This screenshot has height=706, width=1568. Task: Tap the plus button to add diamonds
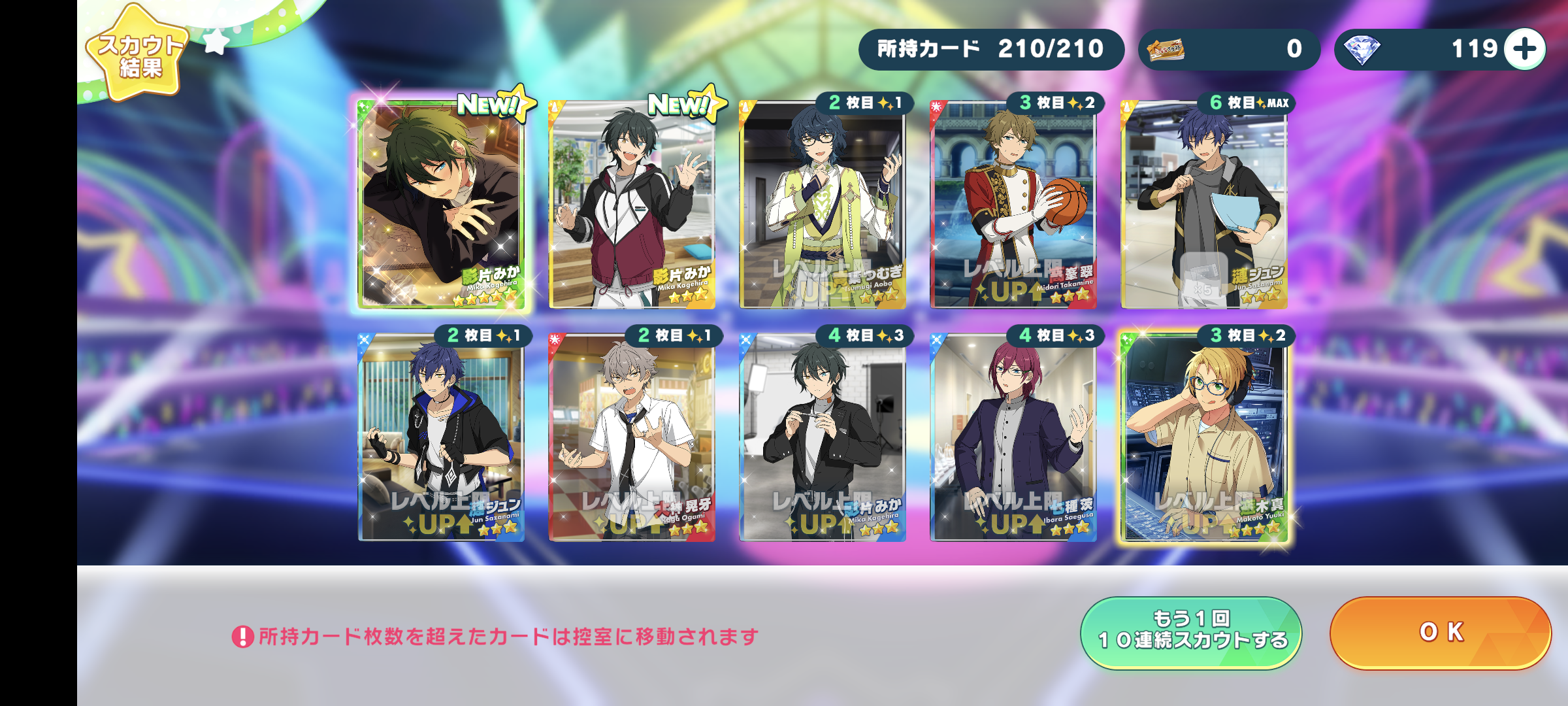pyautogui.click(x=1524, y=49)
